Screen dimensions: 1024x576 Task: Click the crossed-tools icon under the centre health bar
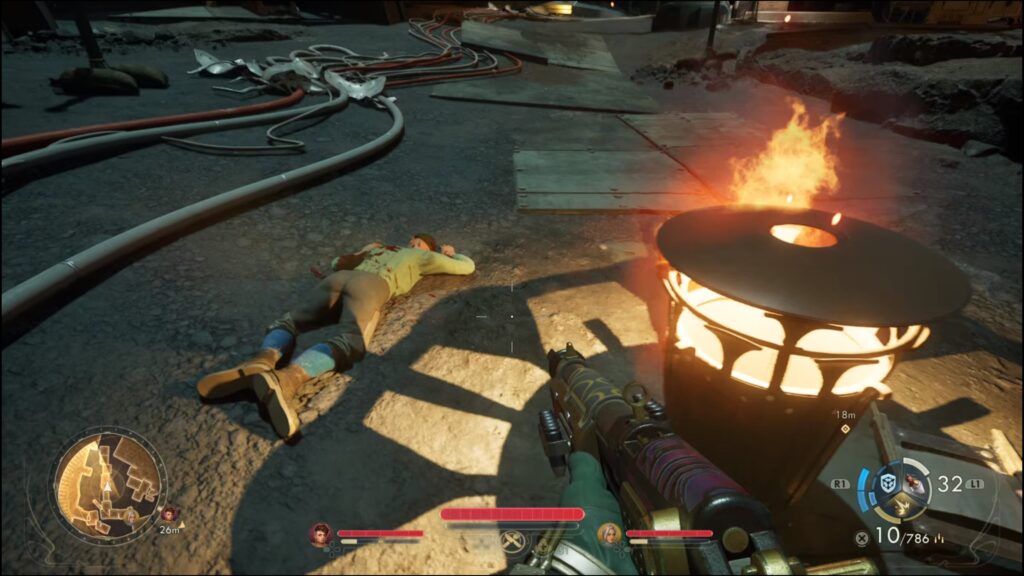tap(513, 541)
